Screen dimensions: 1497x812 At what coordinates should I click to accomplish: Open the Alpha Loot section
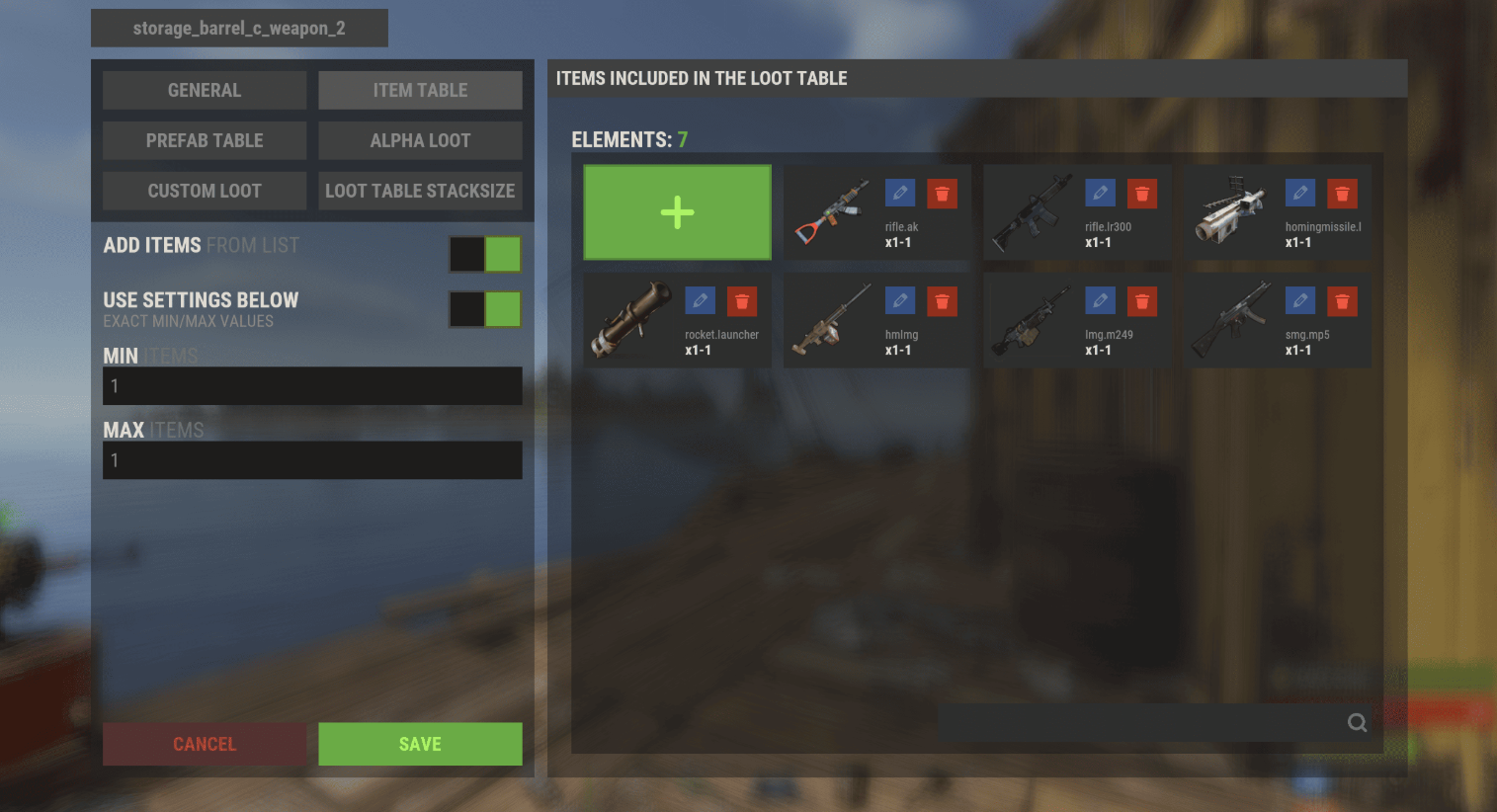[420, 140]
